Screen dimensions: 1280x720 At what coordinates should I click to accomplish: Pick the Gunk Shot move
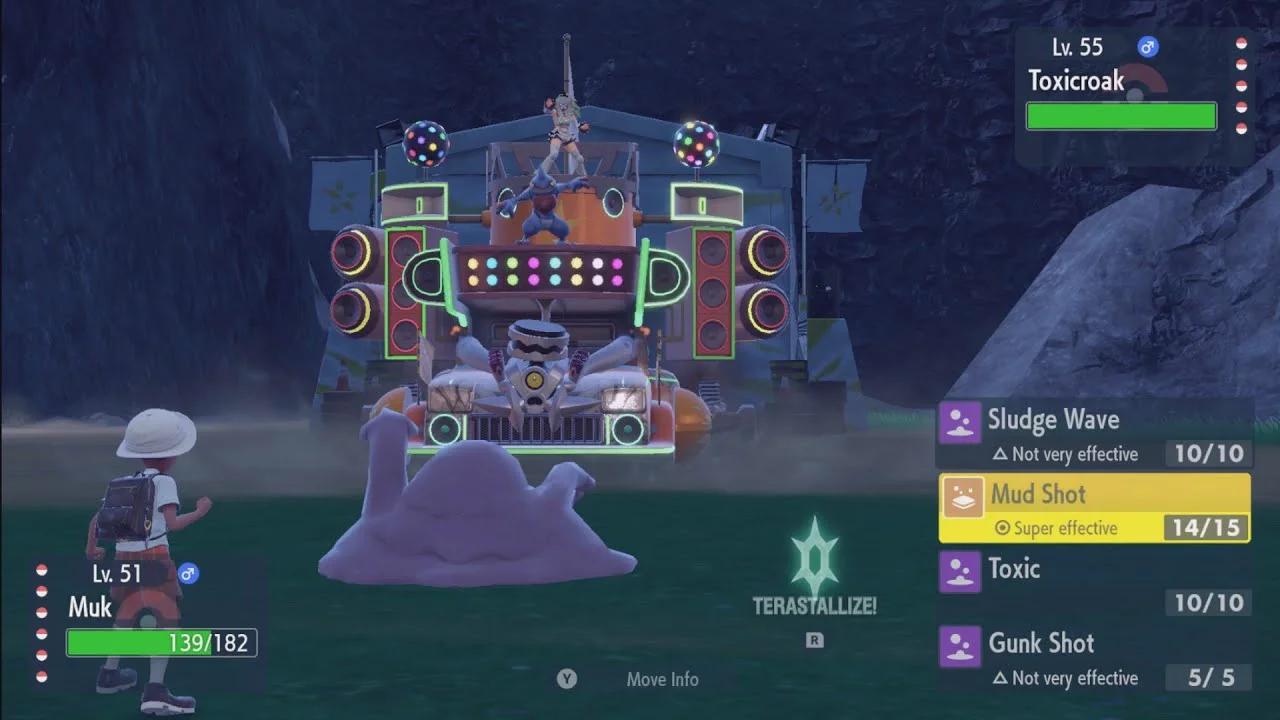tap(1094, 658)
